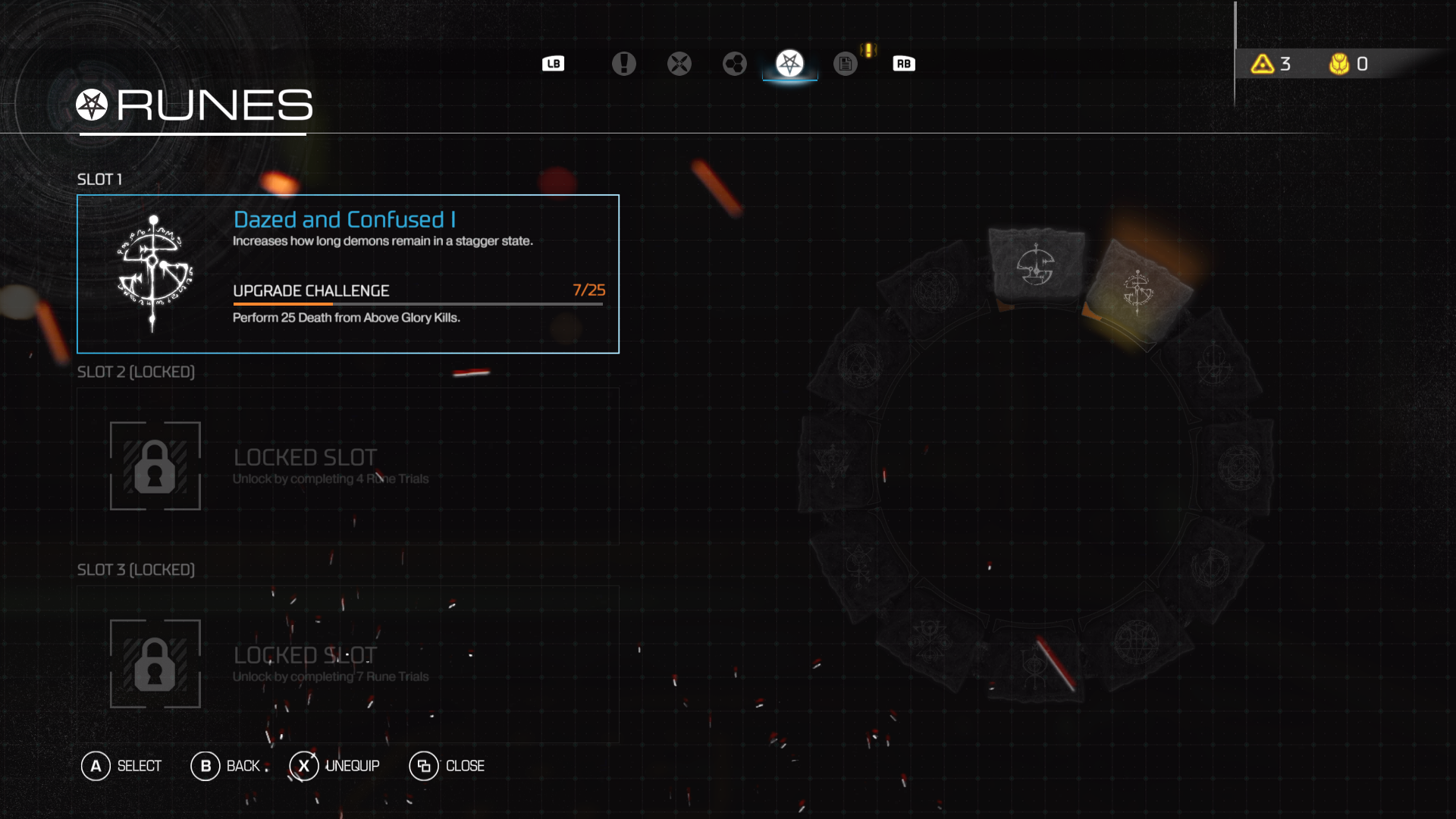
Task: Open the crossed weapons tab
Action: tap(679, 64)
